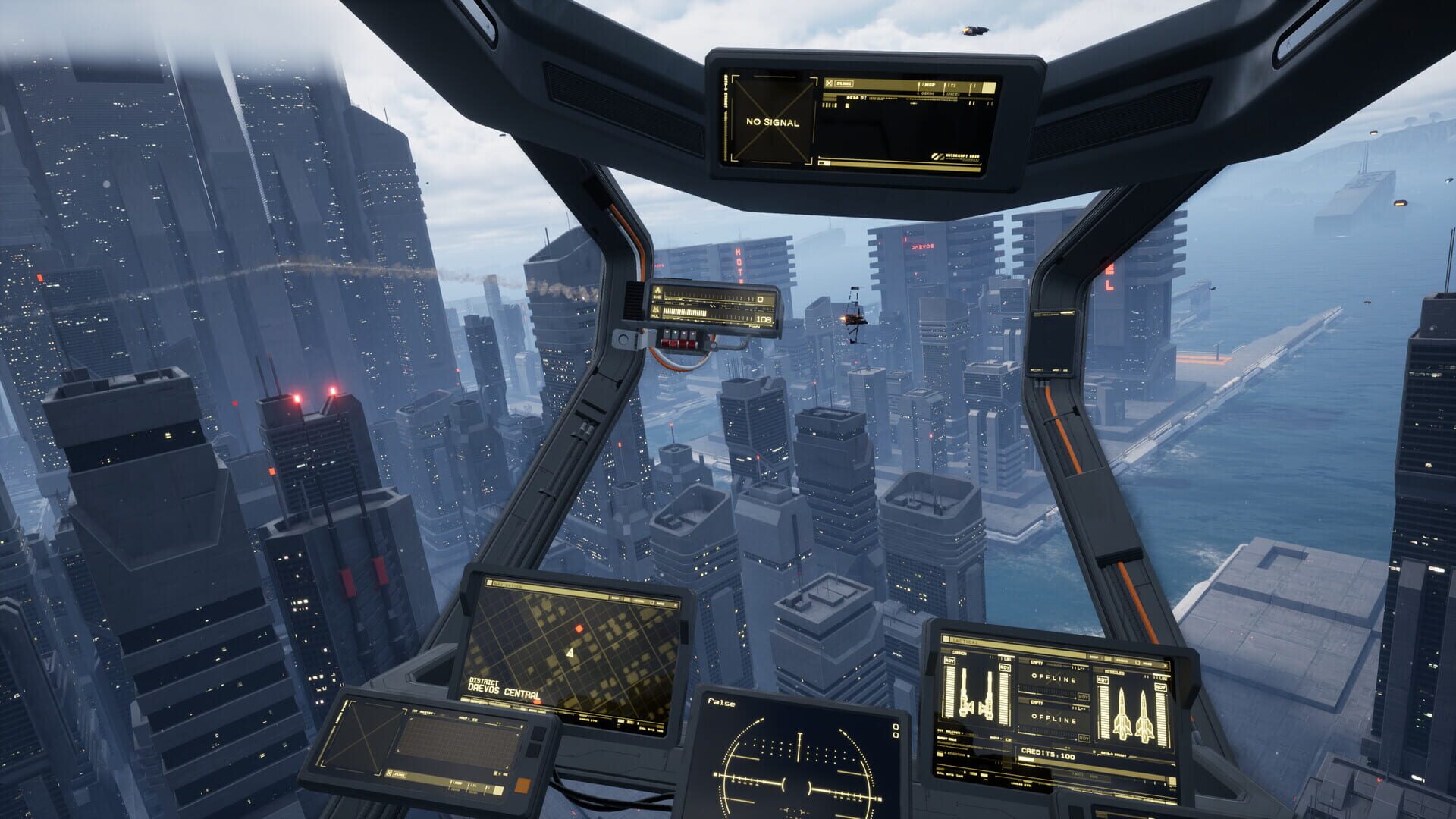Open the MAP section on the overhead display
Image resolution: width=1456 pixels, height=819 pixels.
click(930, 85)
